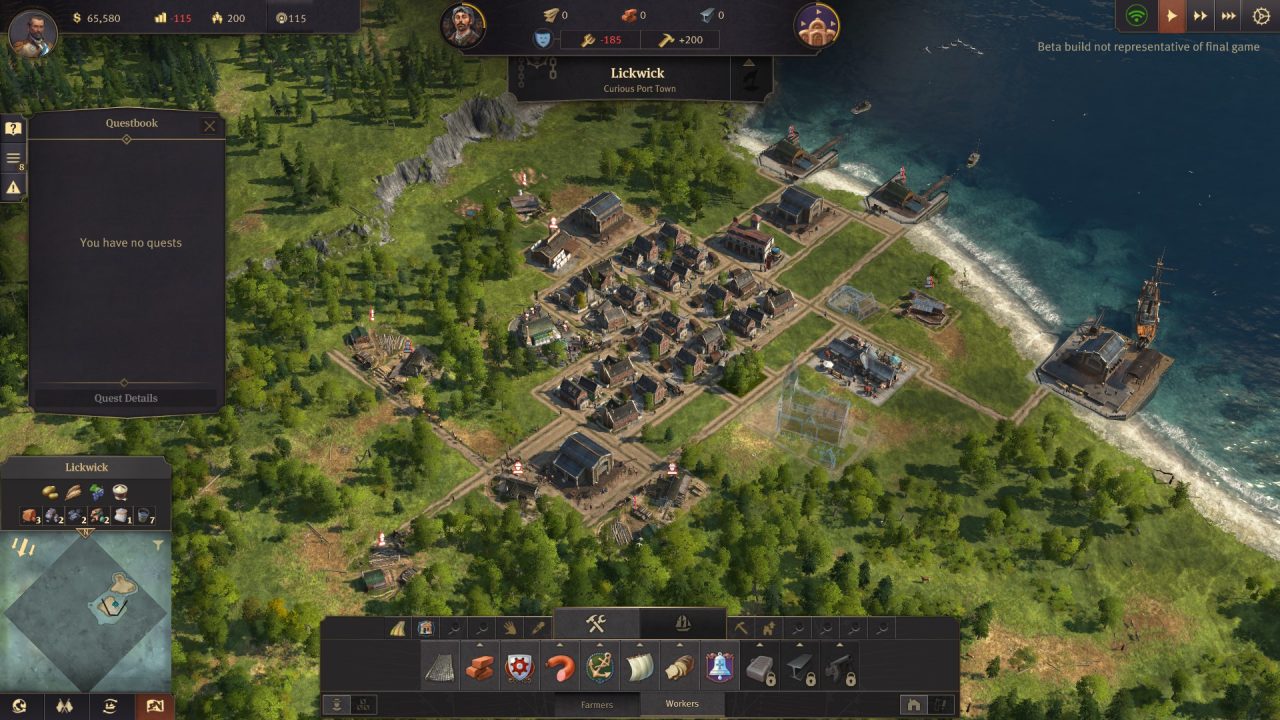1280x720 pixels.
Task: Select the sails production building
Action: tap(639, 668)
